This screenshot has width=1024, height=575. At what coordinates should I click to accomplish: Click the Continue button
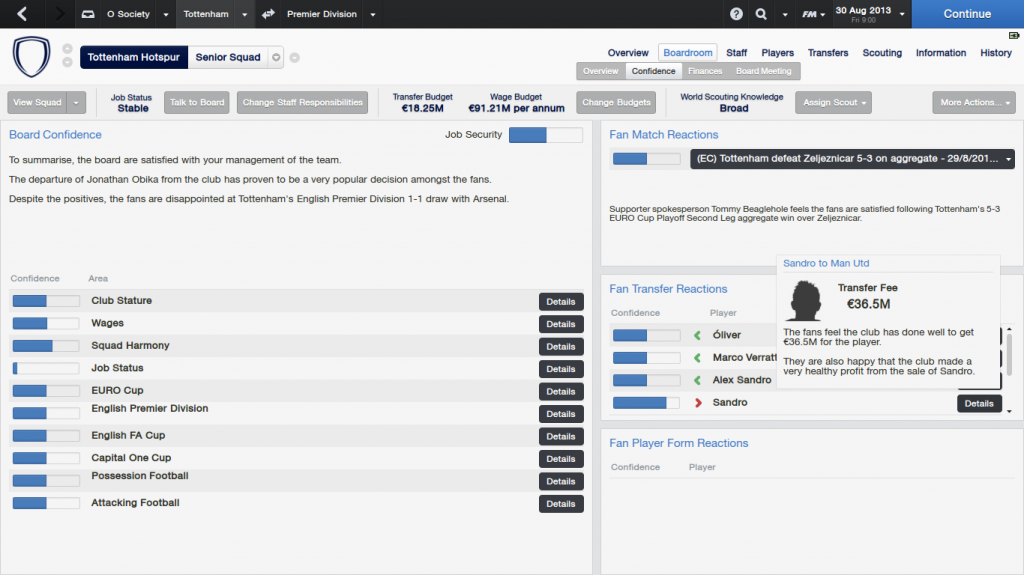[966, 14]
